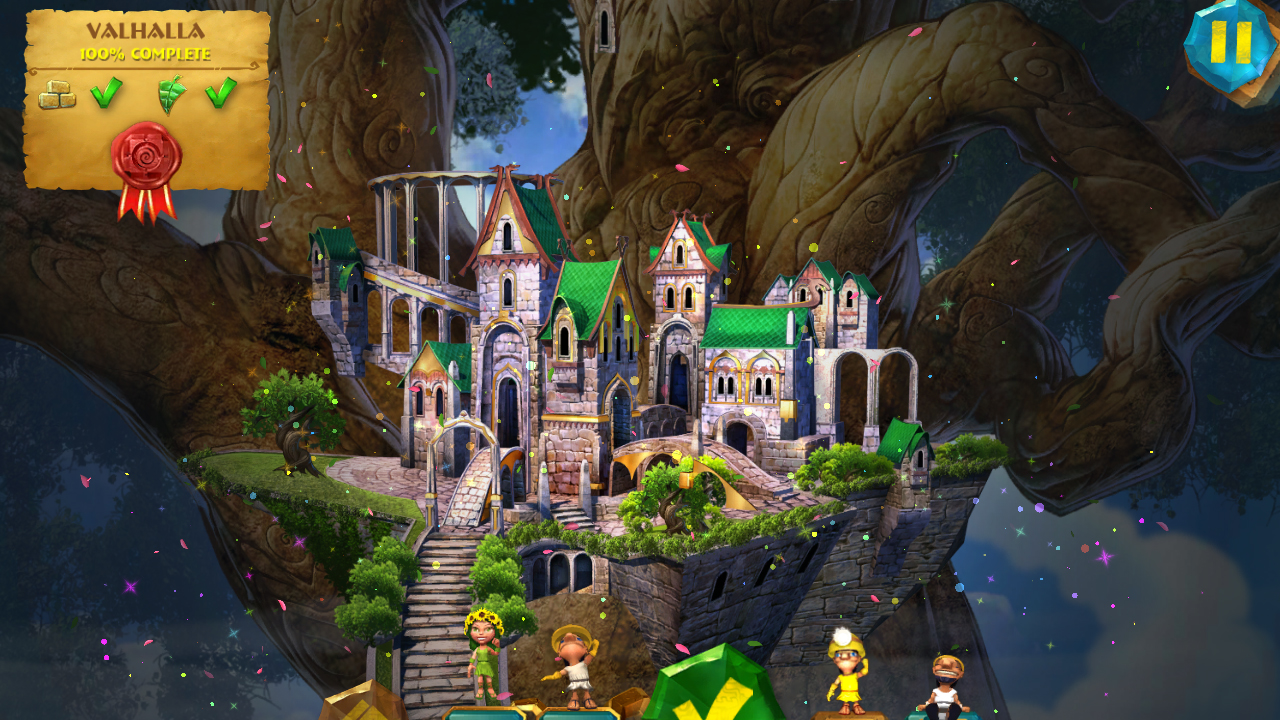Screen dimensions: 1280x720
Task: Click the Valhalla title text
Action: point(145,31)
